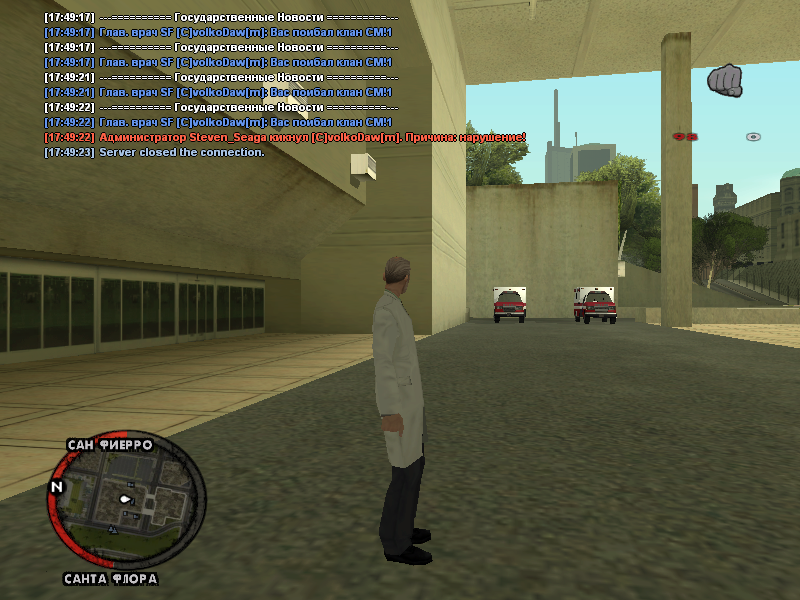The height and width of the screenshot is (600, 800).
Task: Click the fist weapon icon
Action: (x=725, y=80)
